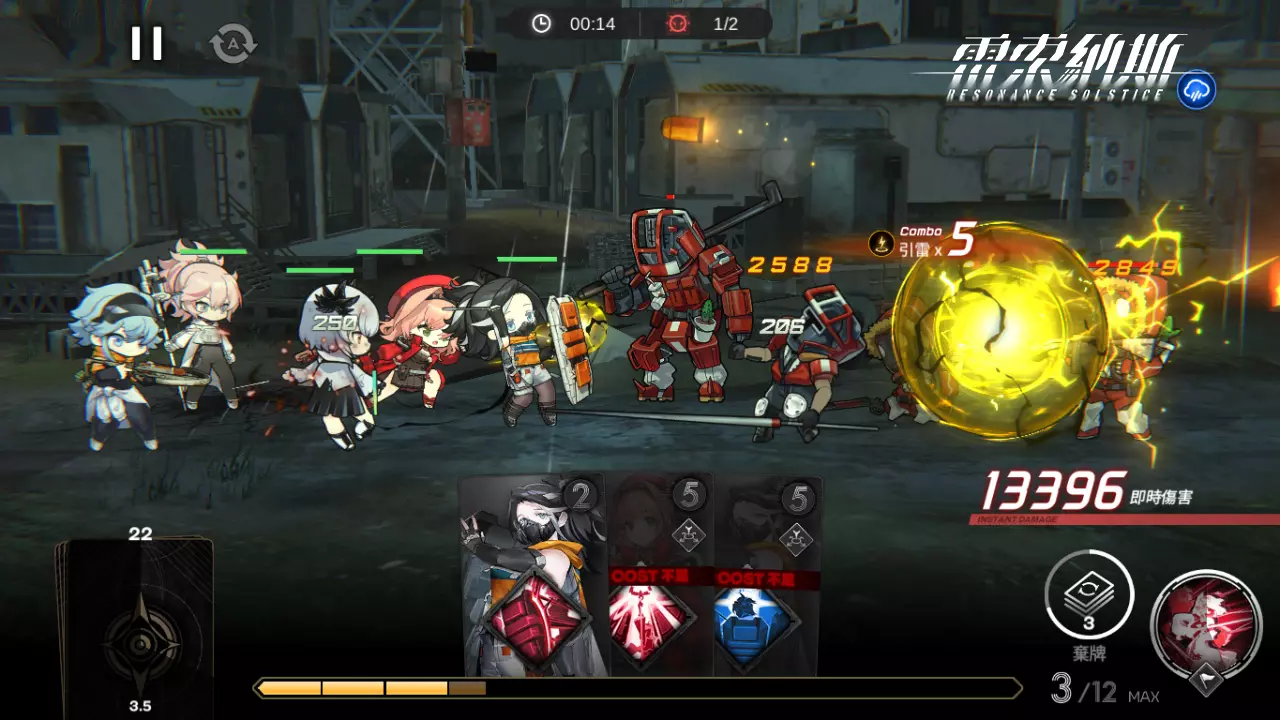Screen dimensions: 1280x720
Task: Pause the battle
Action: (146, 43)
